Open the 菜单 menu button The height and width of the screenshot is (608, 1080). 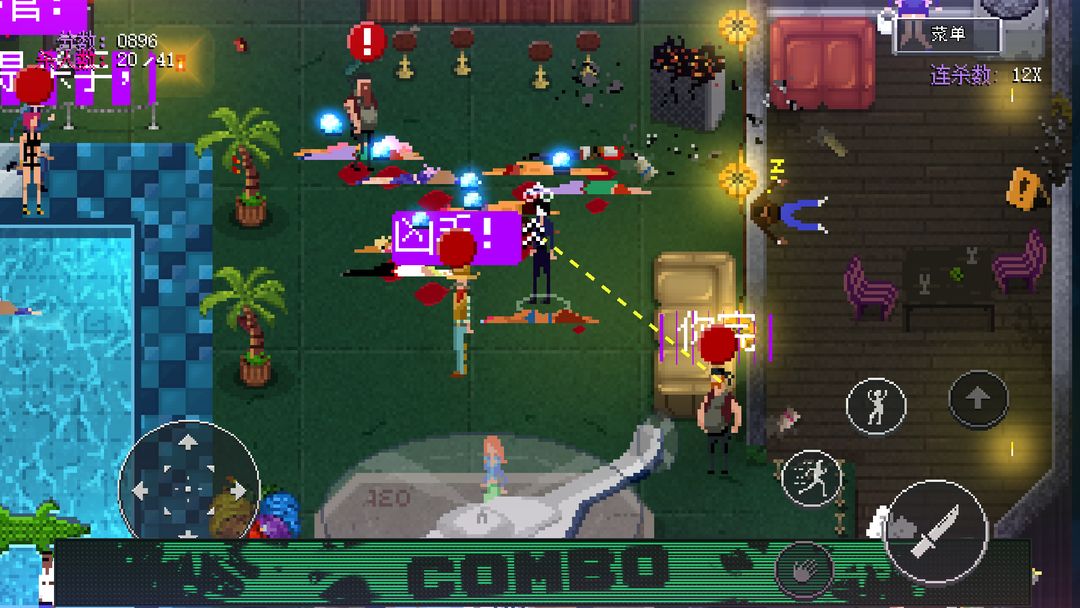click(947, 35)
